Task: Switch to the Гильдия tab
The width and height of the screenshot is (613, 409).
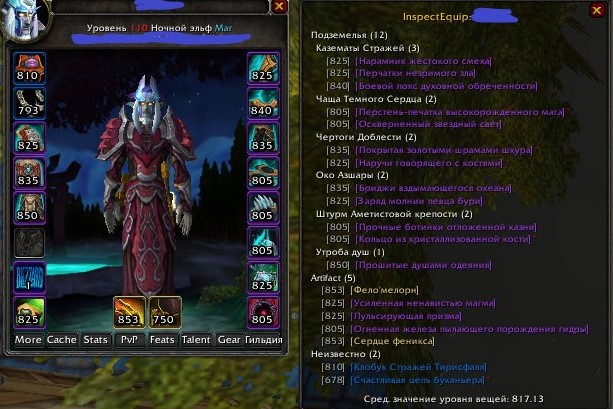Action: (264, 340)
